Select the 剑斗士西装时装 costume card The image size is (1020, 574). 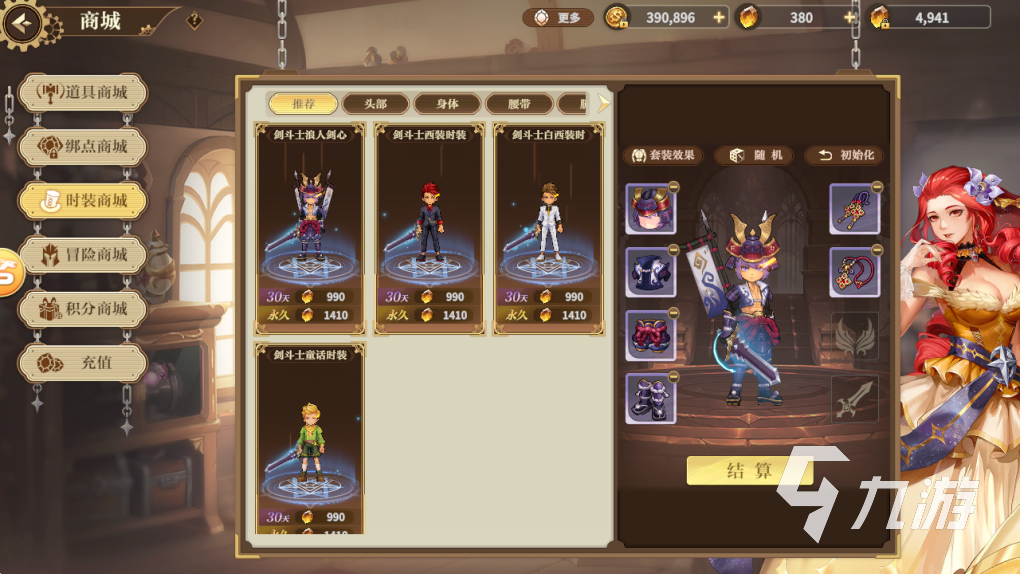pos(430,228)
